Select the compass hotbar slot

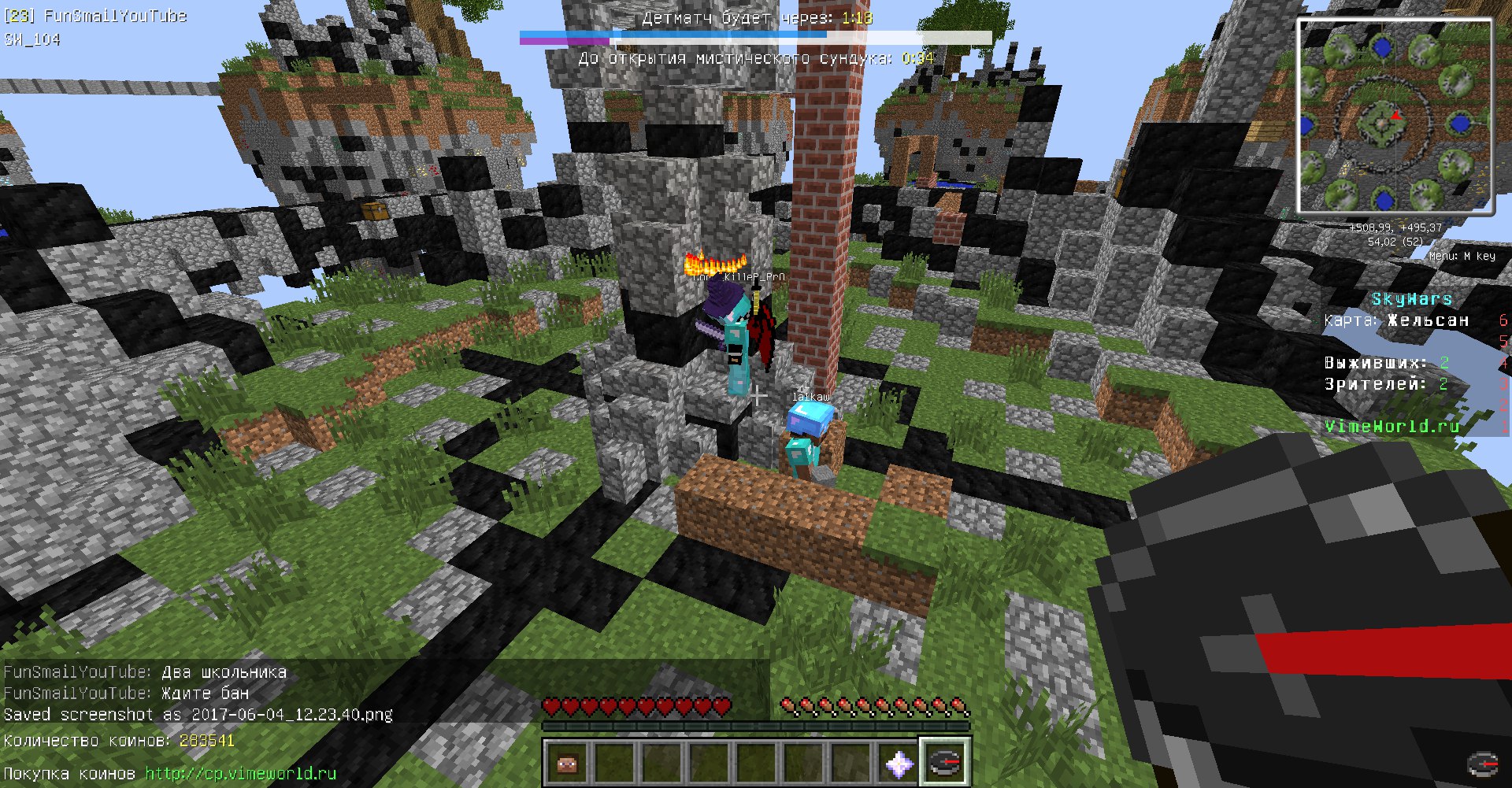click(945, 761)
